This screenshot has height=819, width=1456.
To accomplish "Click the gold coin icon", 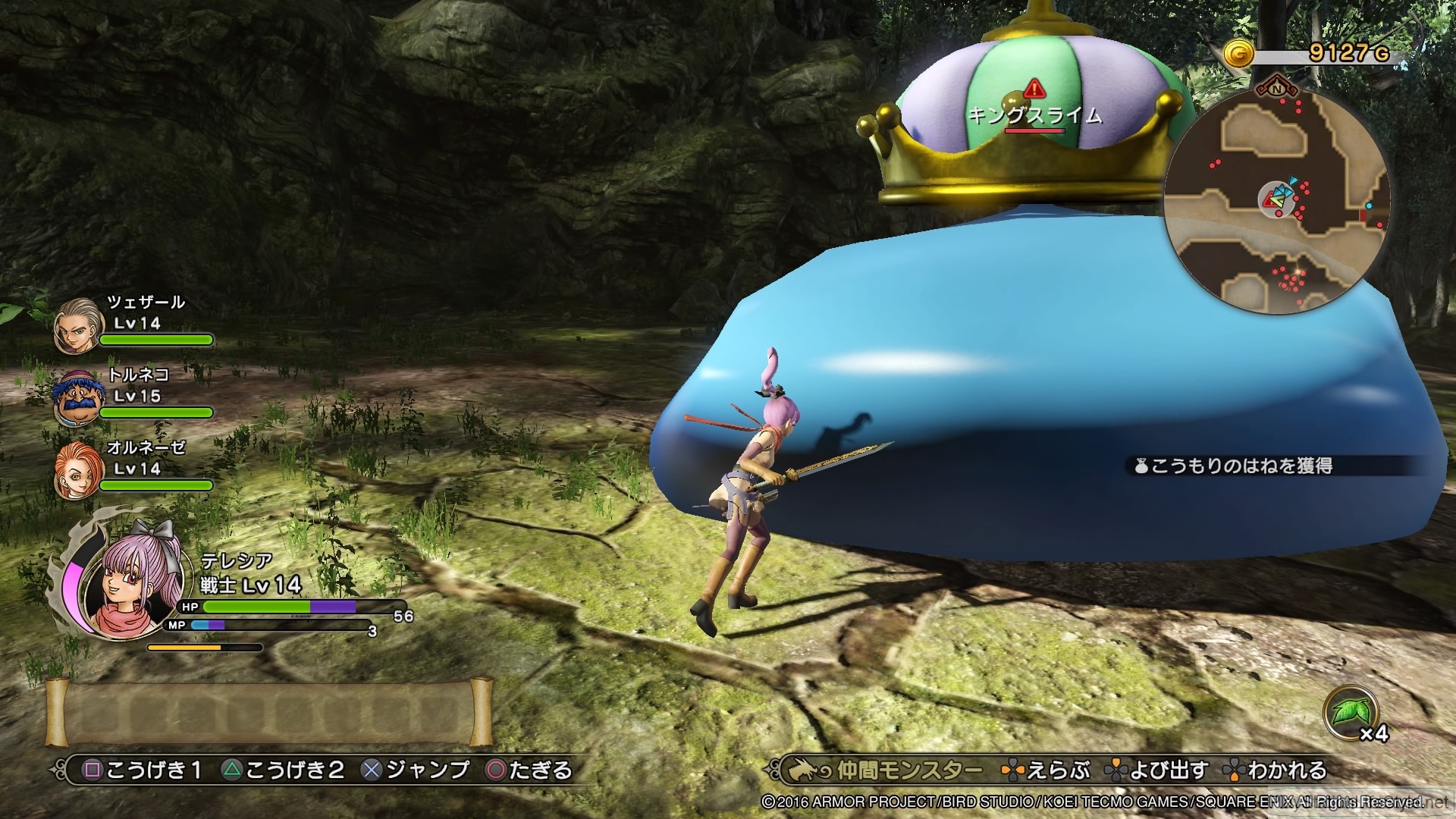I will pos(1239,55).
